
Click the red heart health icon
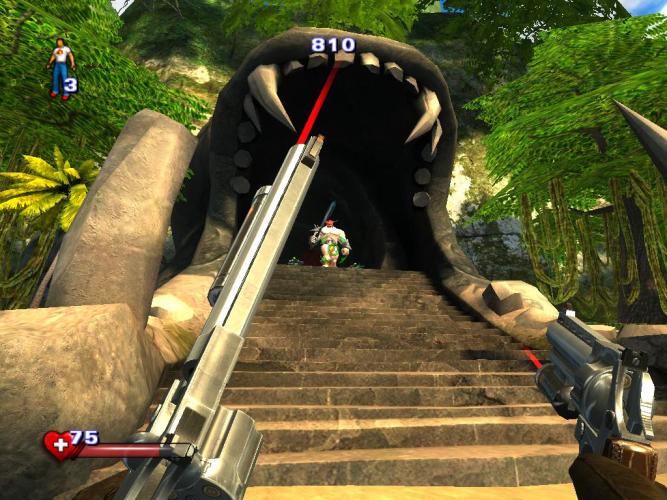57,445
